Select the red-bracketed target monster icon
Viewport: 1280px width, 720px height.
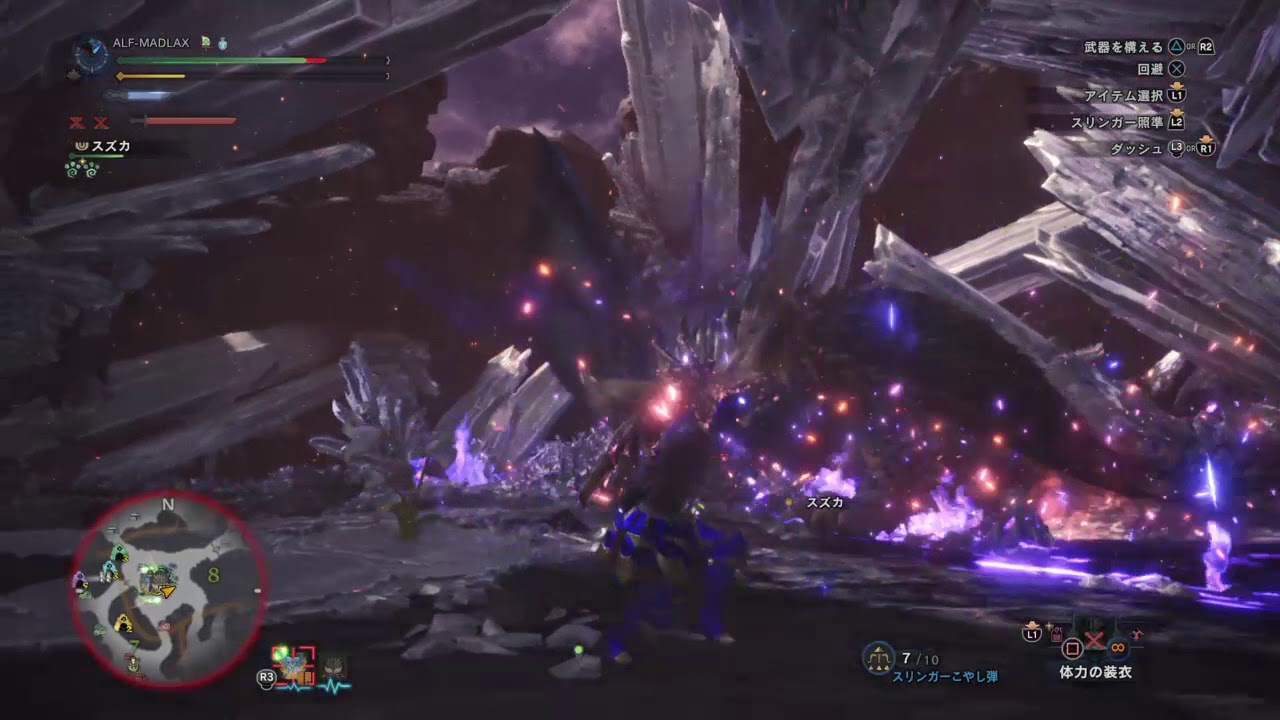click(294, 665)
